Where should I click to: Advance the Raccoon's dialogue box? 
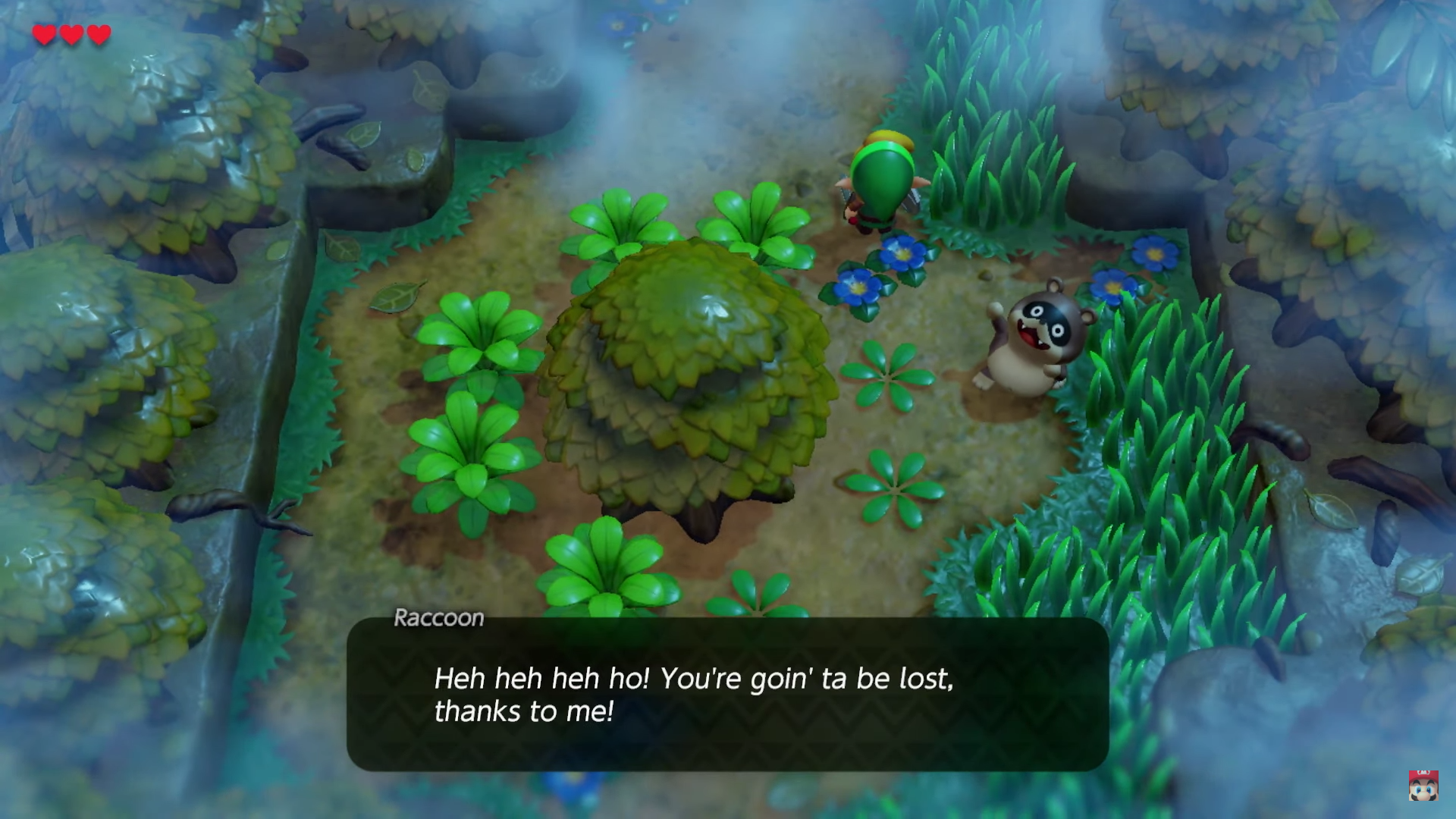click(727, 694)
